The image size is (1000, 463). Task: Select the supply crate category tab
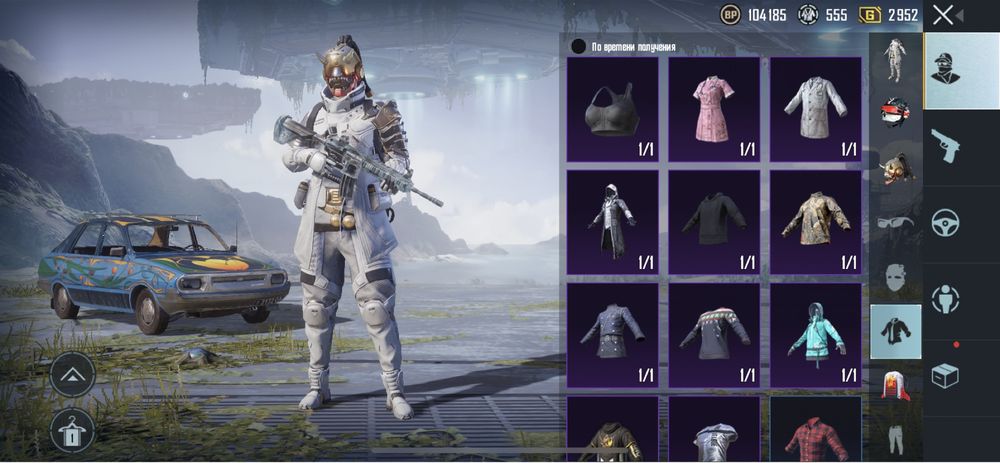[945, 375]
